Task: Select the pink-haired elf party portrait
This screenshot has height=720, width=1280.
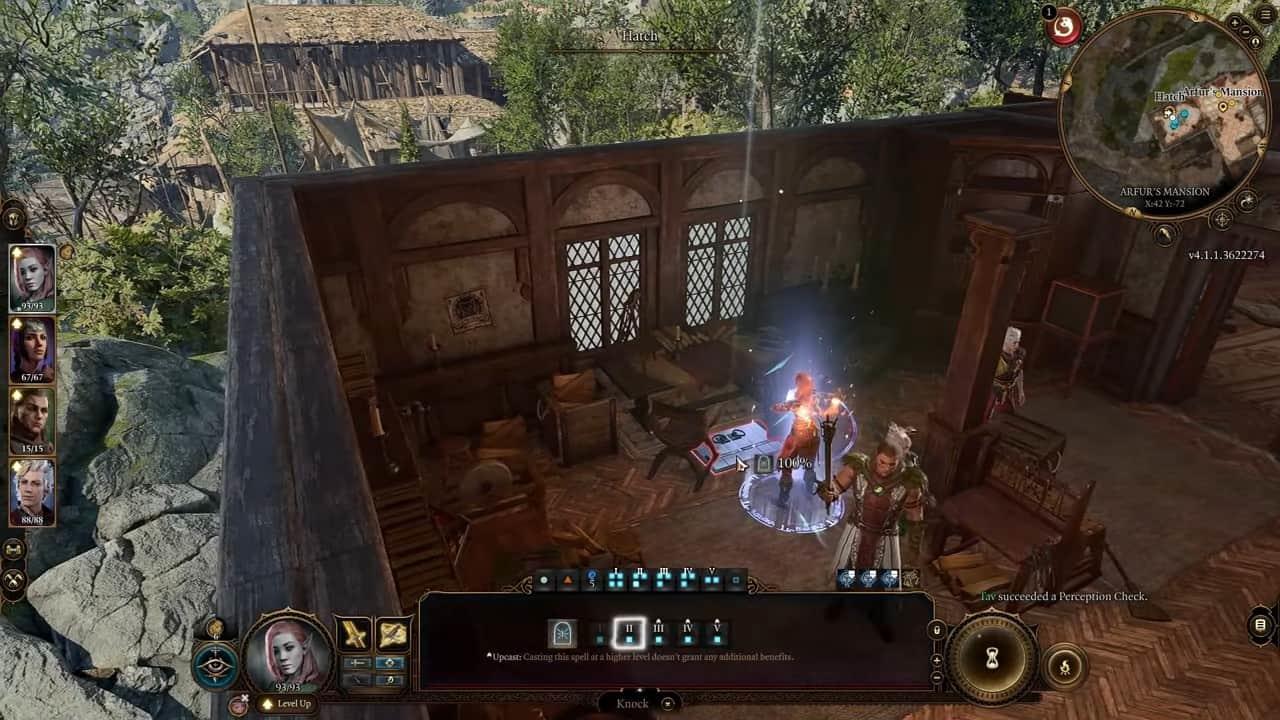Action: point(32,277)
